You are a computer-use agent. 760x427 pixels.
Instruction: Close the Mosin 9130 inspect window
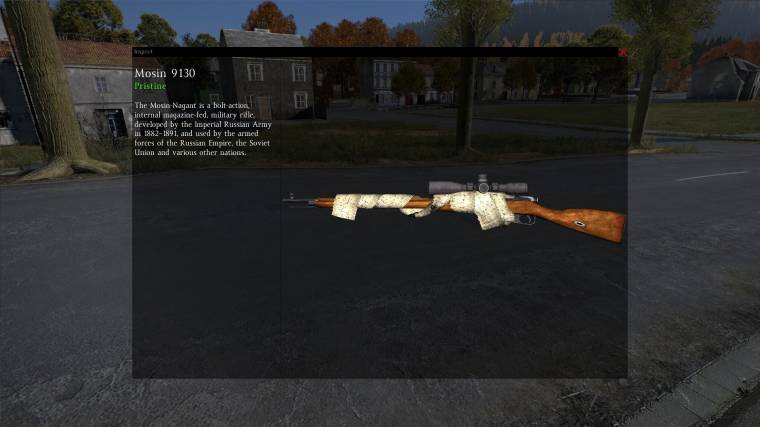622,52
